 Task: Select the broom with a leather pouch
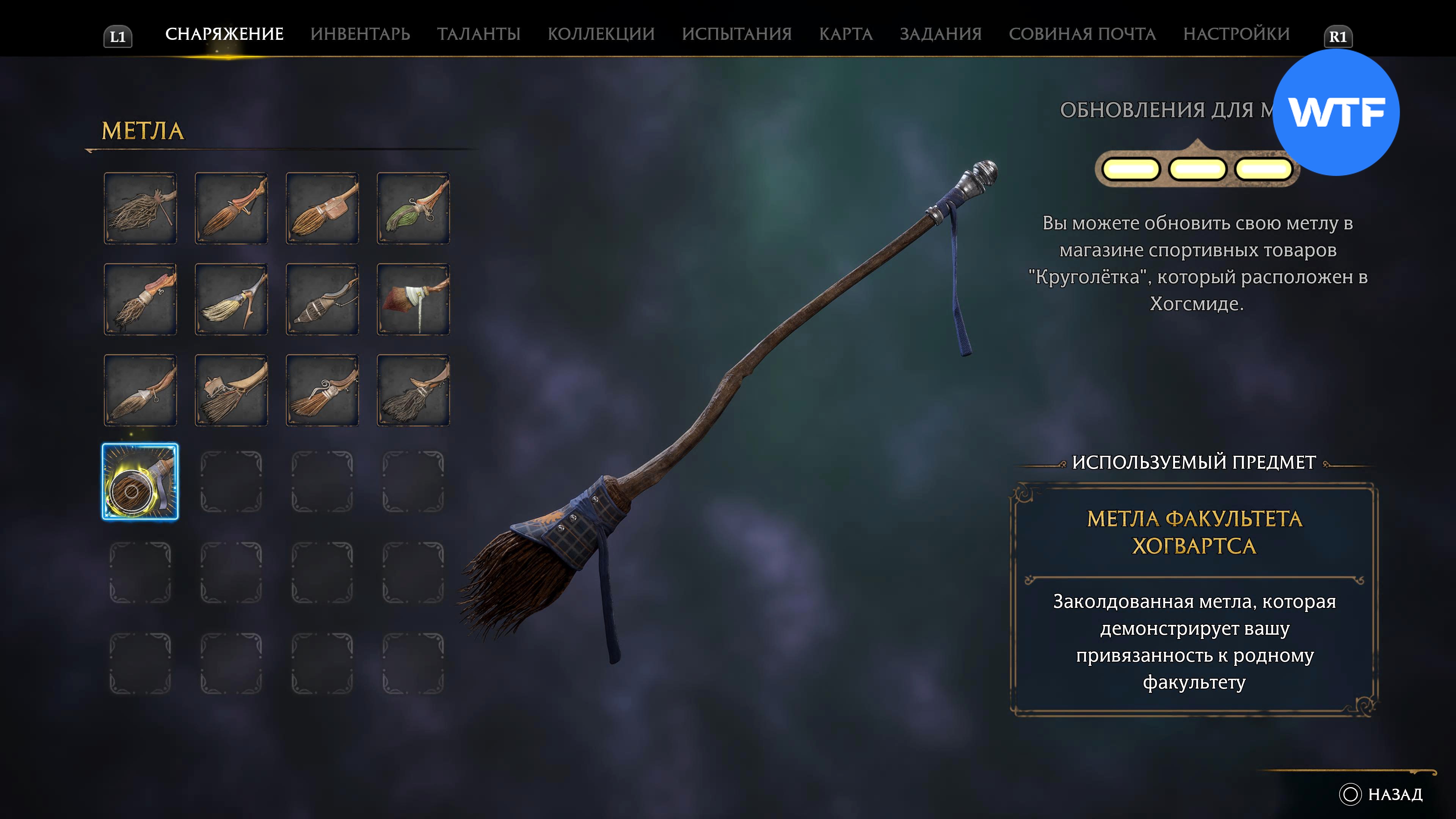pos(322,209)
